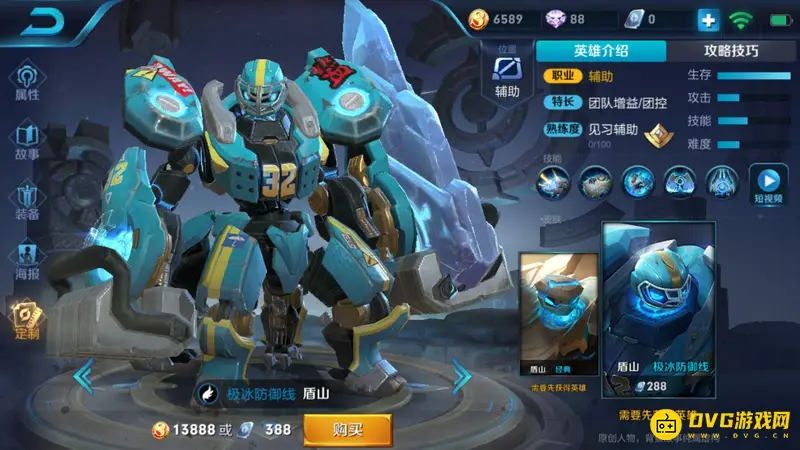Open the 海报 poster section

(x=27, y=260)
